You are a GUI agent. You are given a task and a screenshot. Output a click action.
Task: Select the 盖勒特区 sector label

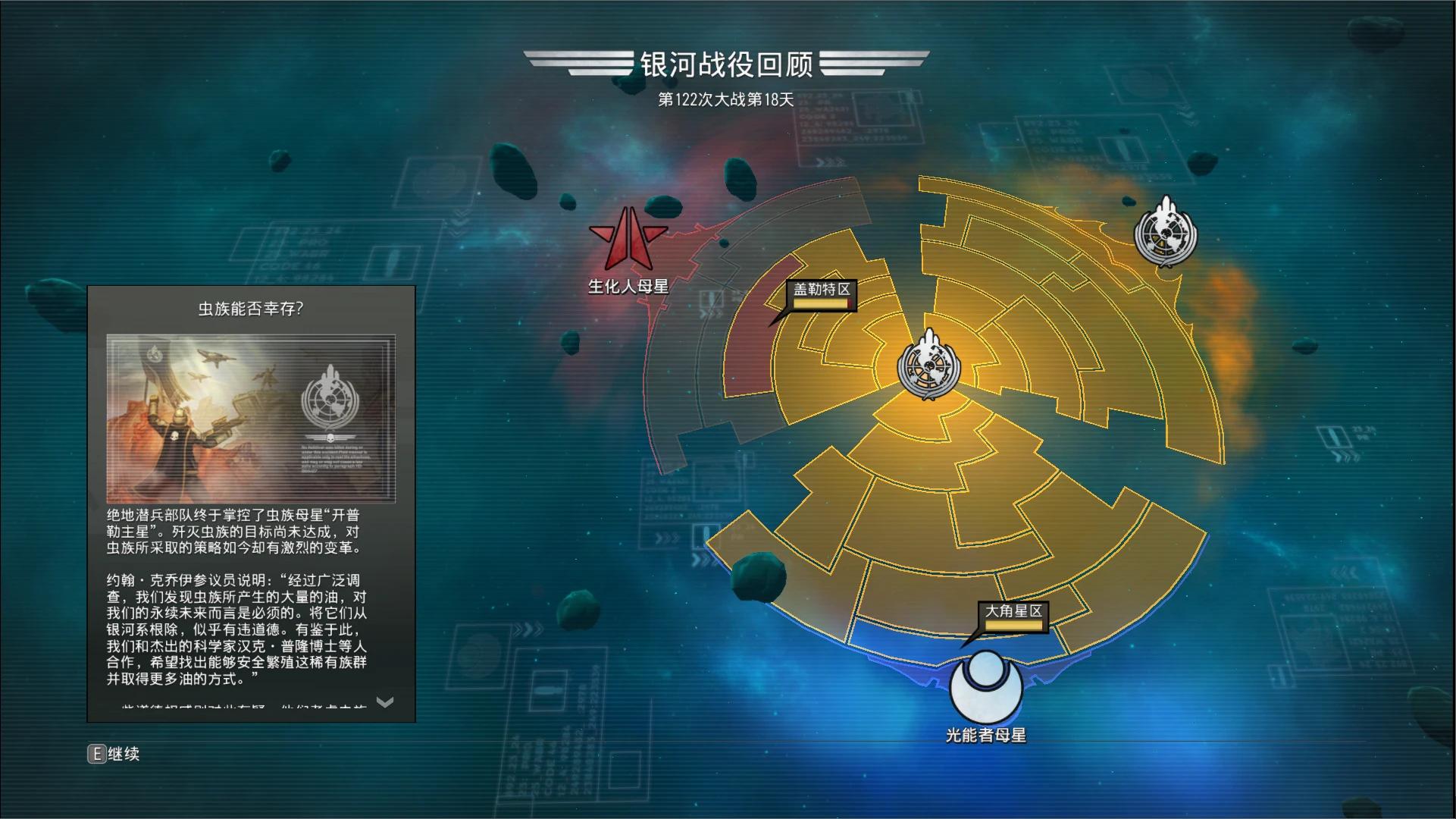(822, 290)
